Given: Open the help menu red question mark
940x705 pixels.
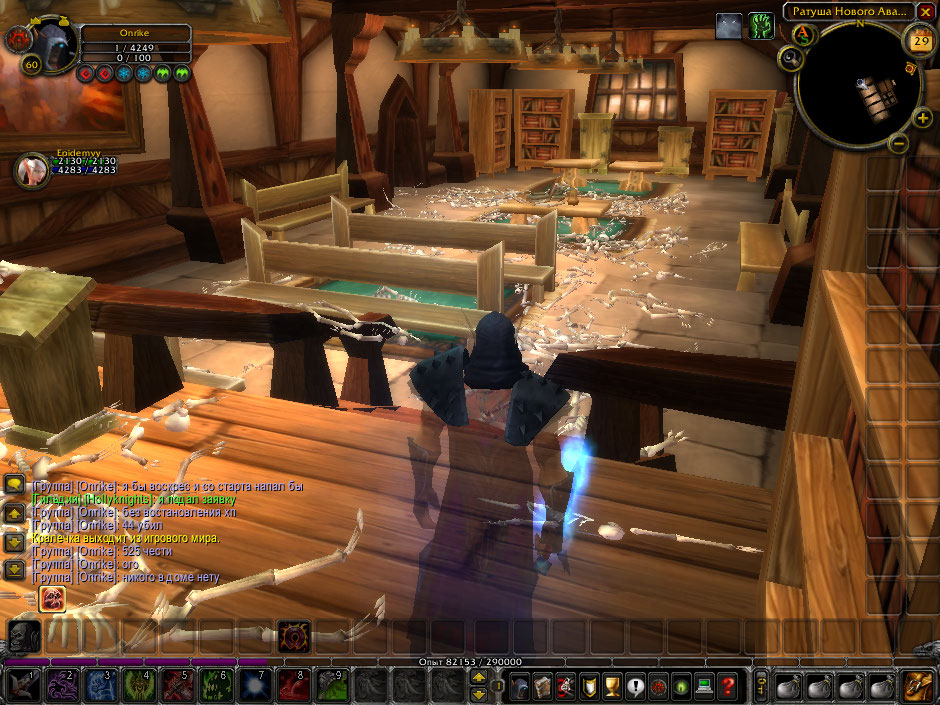Looking at the screenshot, I should 729,686.
